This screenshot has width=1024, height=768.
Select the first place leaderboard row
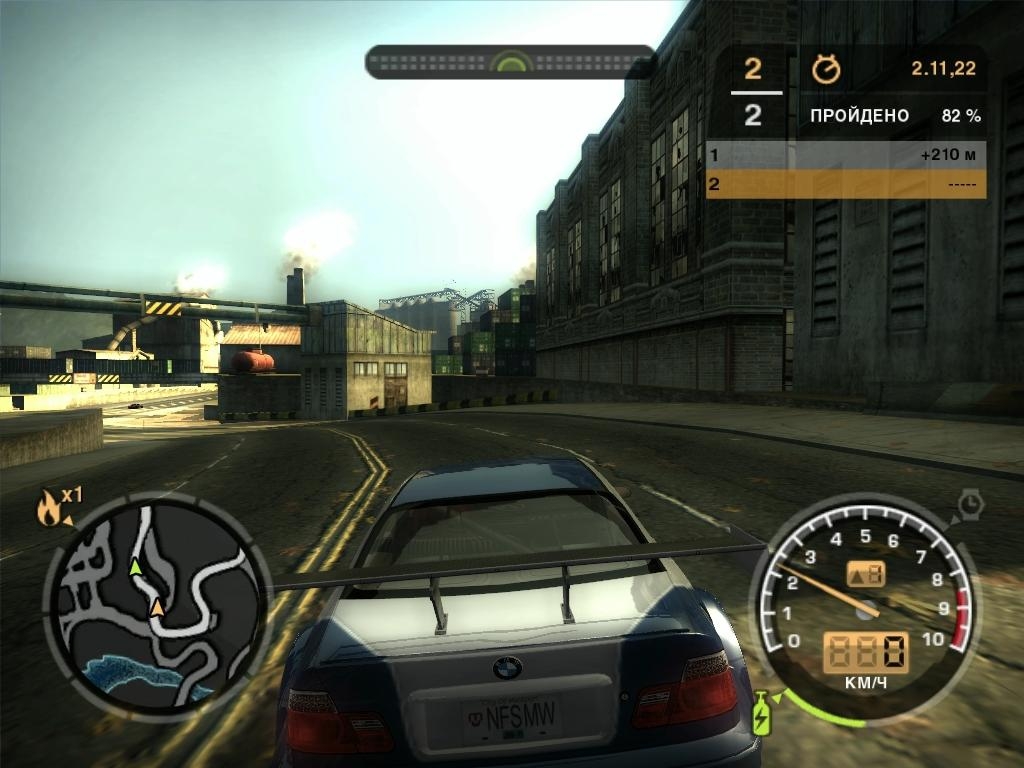[x=845, y=156]
